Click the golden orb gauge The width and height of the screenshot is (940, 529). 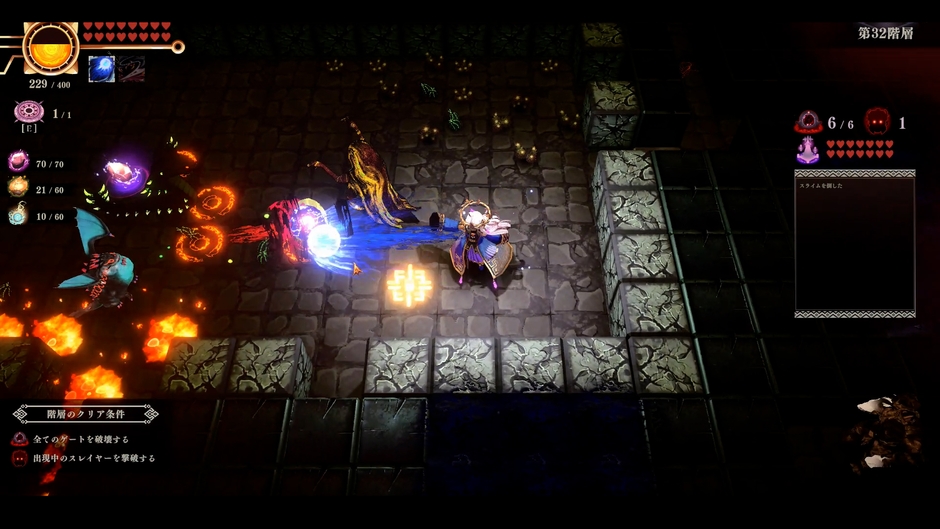pyautogui.click(x=49, y=47)
